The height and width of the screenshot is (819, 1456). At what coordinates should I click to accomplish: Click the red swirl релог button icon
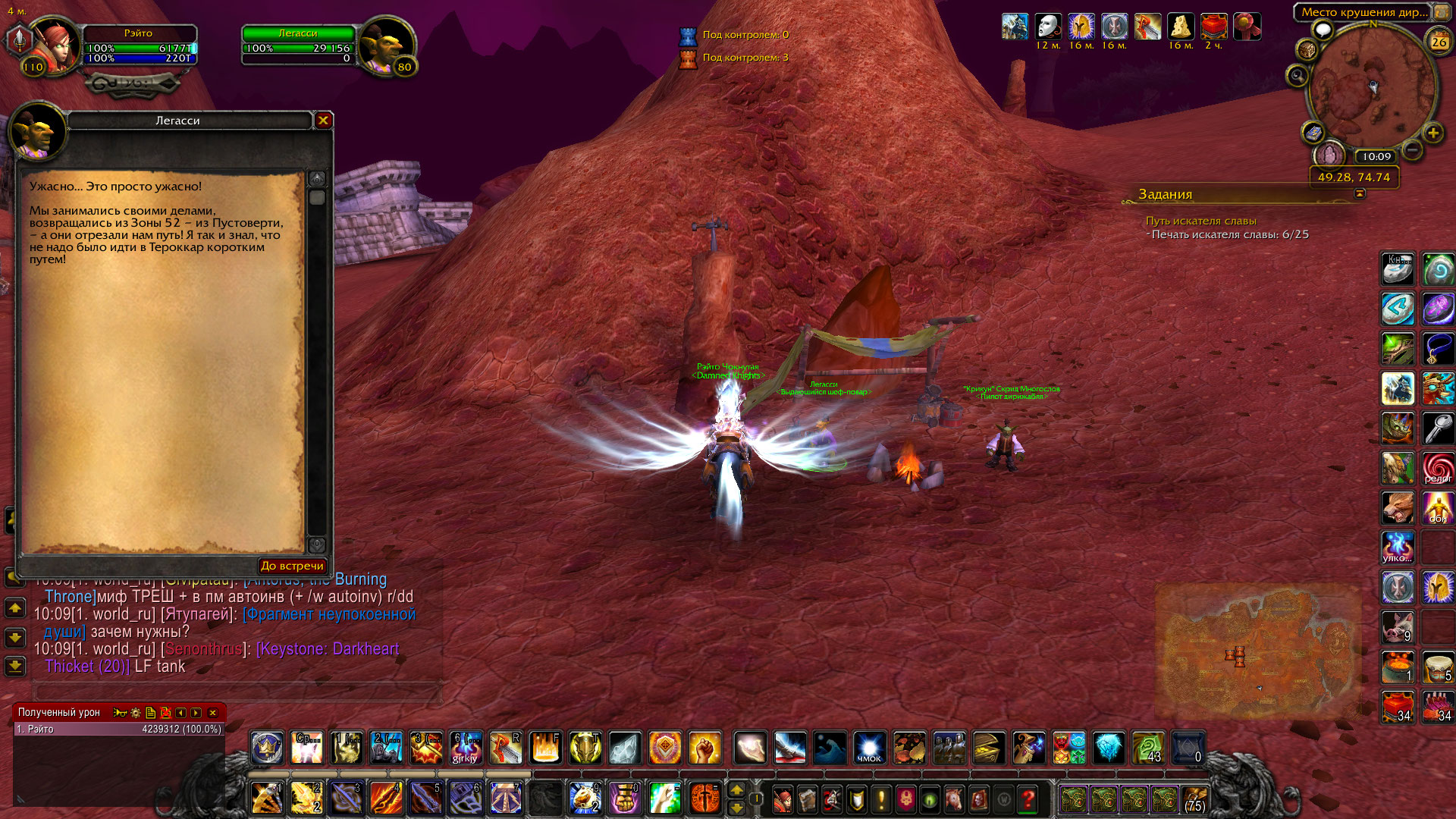(1437, 468)
